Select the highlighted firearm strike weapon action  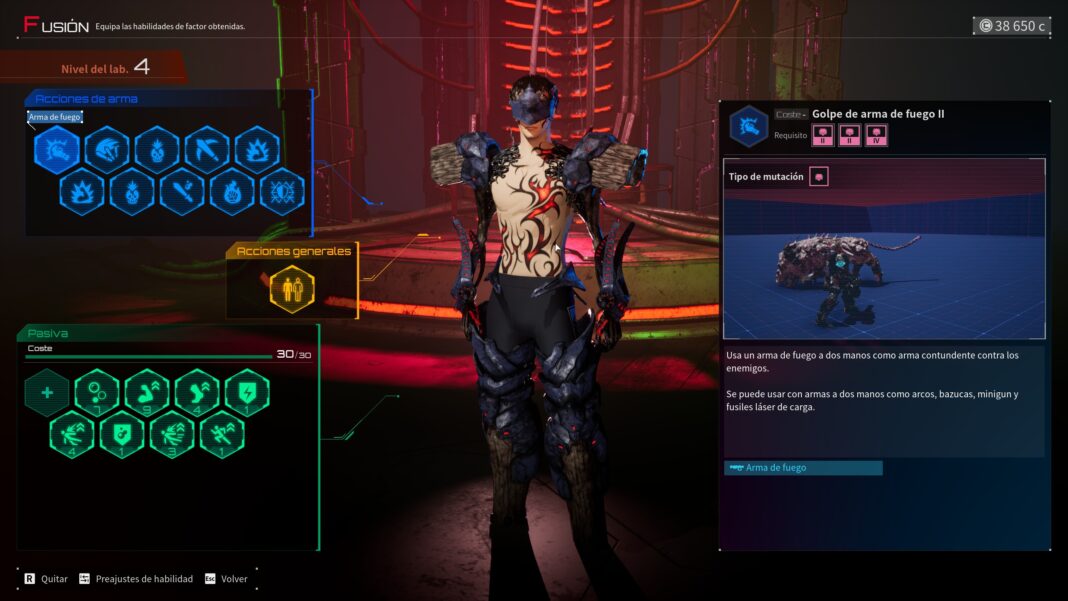click(x=57, y=150)
